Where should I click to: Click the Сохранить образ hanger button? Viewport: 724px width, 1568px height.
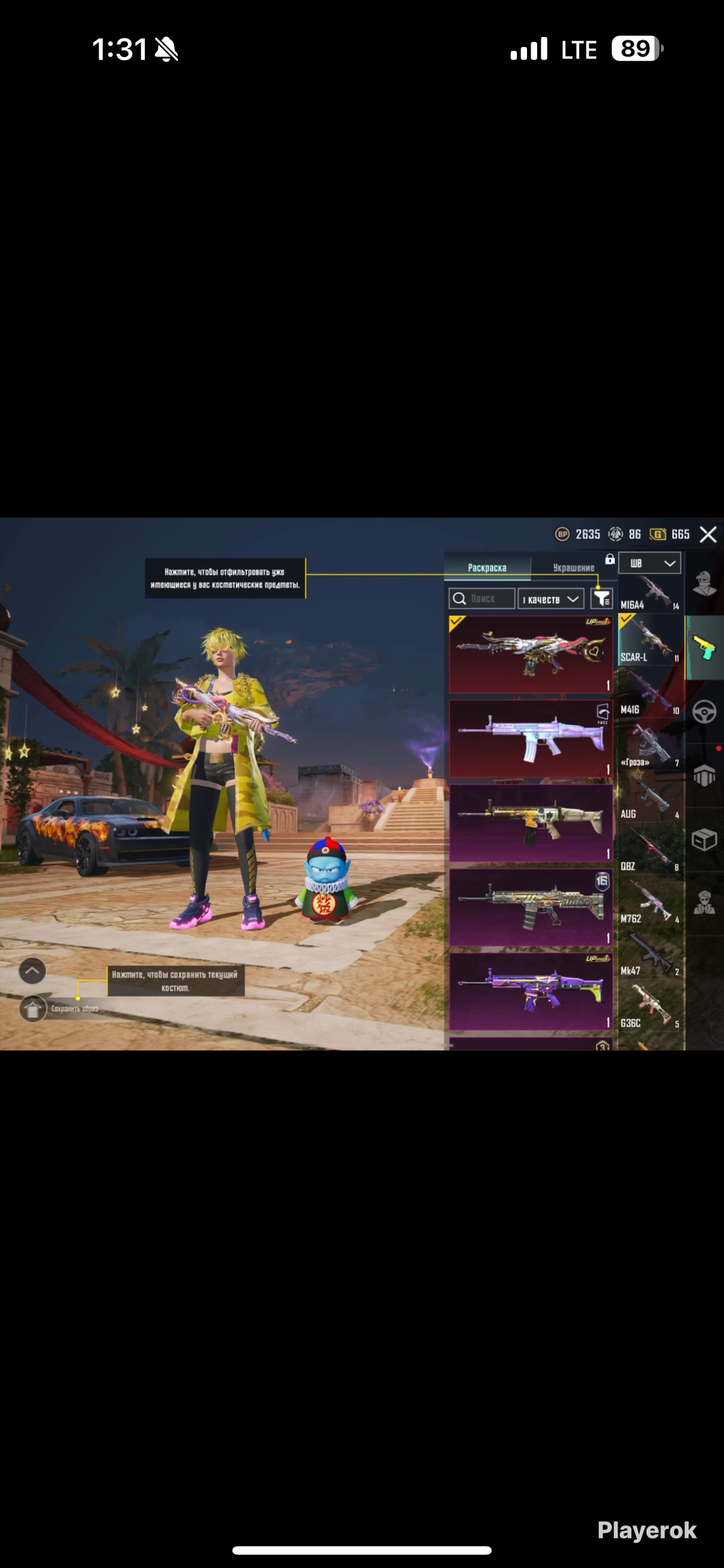point(33,1008)
